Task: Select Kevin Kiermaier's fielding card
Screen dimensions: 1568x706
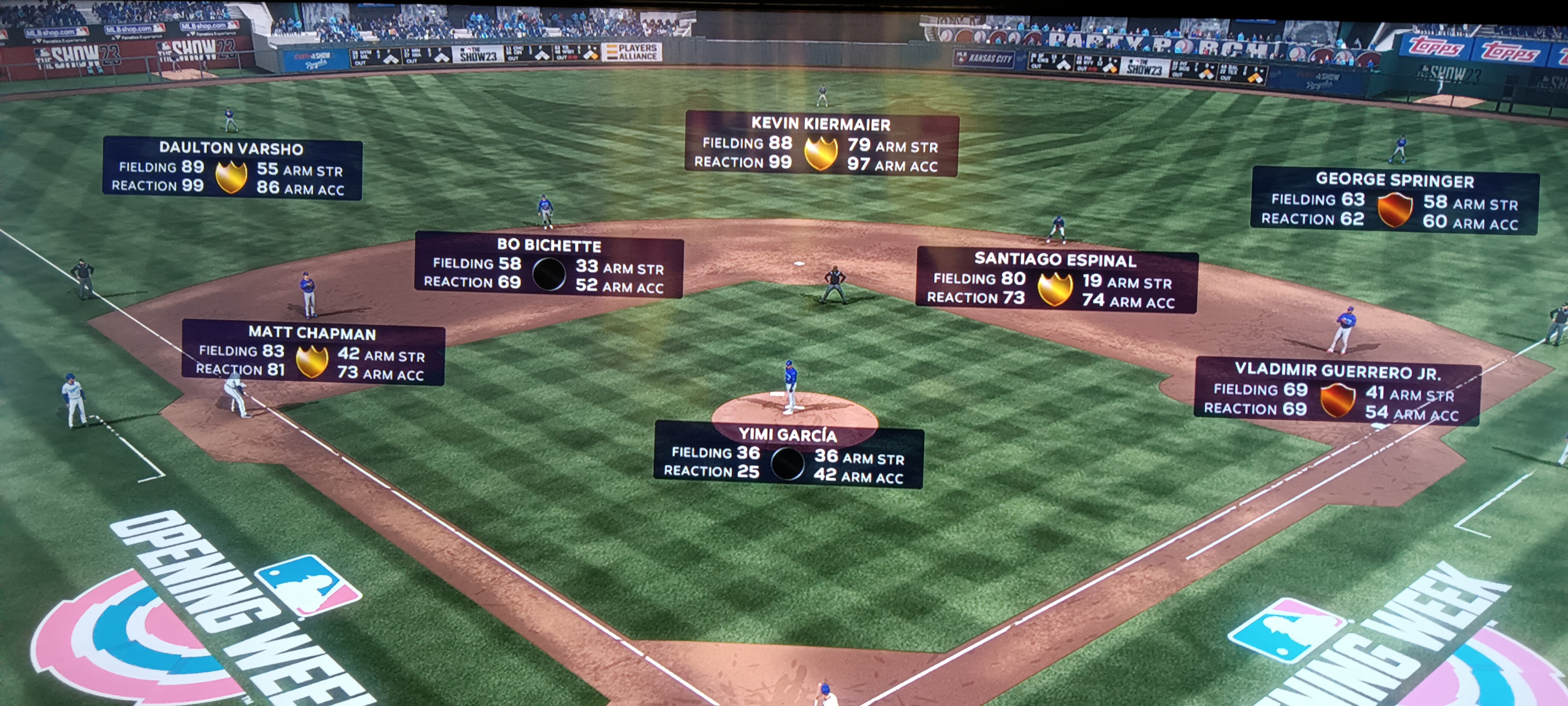Action: pyautogui.click(x=821, y=144)
